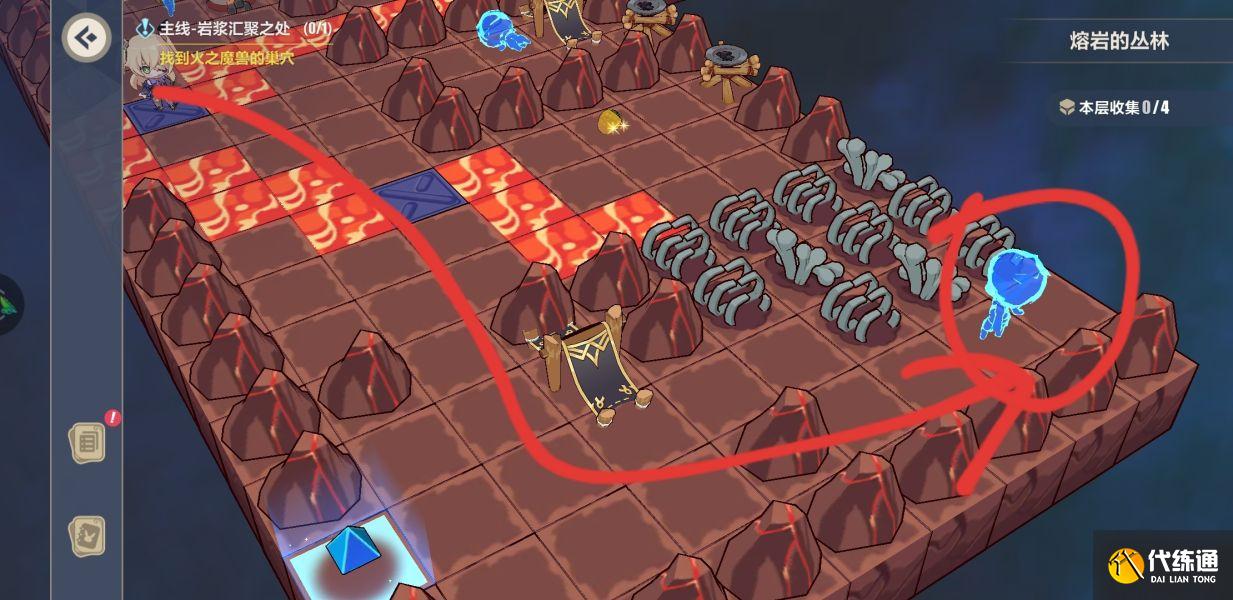Click the back arrow button

(87, 38)
